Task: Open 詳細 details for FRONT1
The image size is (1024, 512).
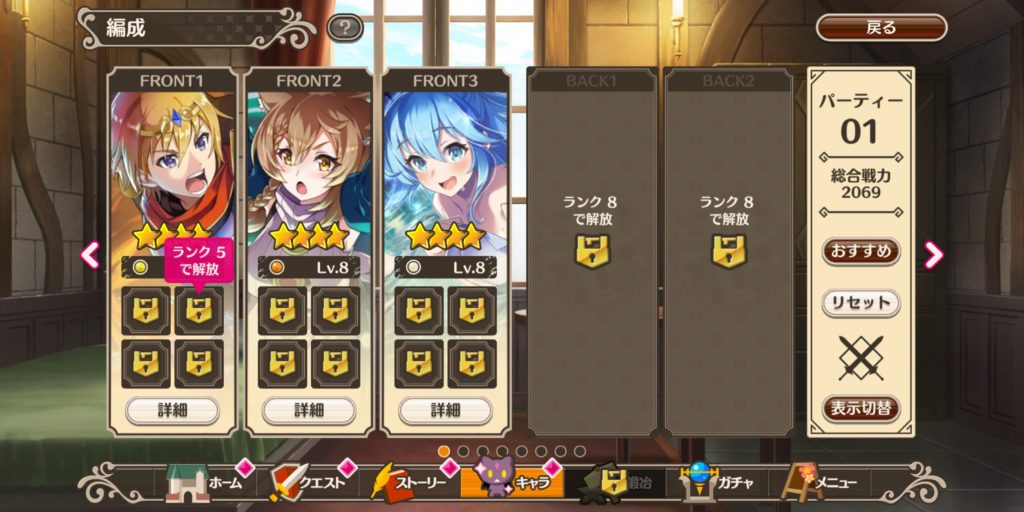Action: (172, 410)
